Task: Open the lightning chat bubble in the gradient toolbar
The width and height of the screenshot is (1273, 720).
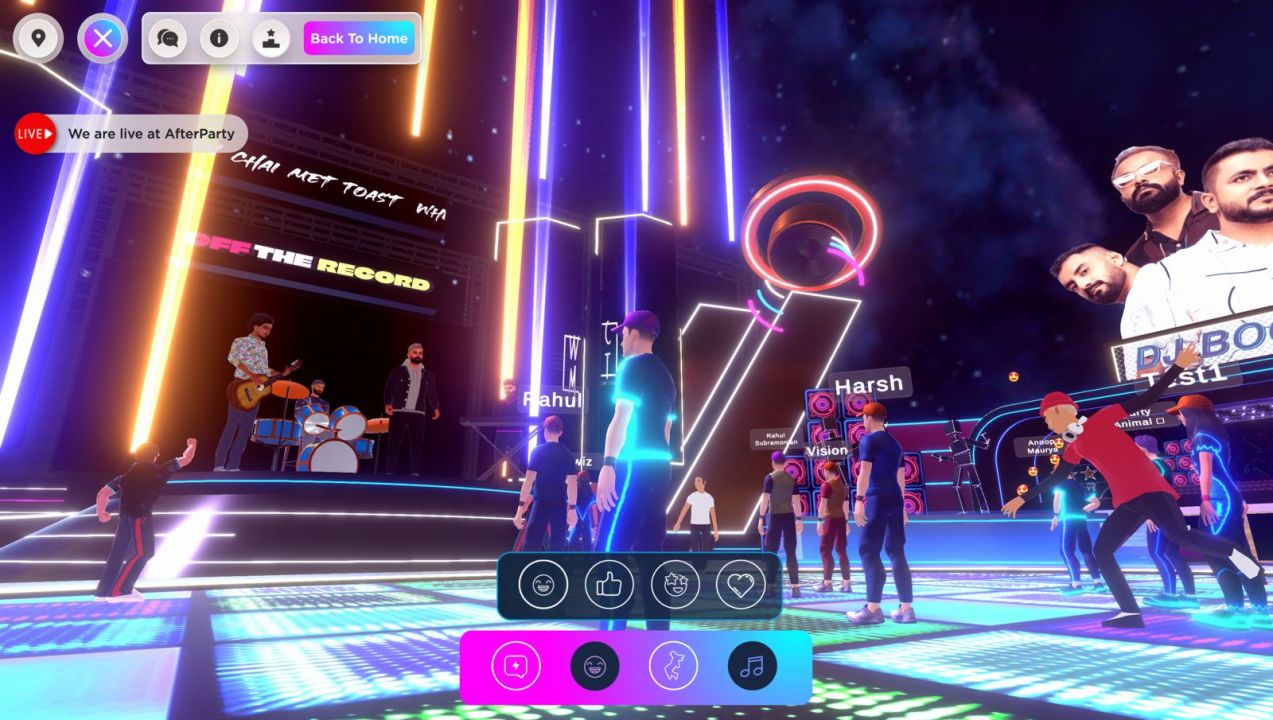Action: pyautogui.click(x=516, y=666)
